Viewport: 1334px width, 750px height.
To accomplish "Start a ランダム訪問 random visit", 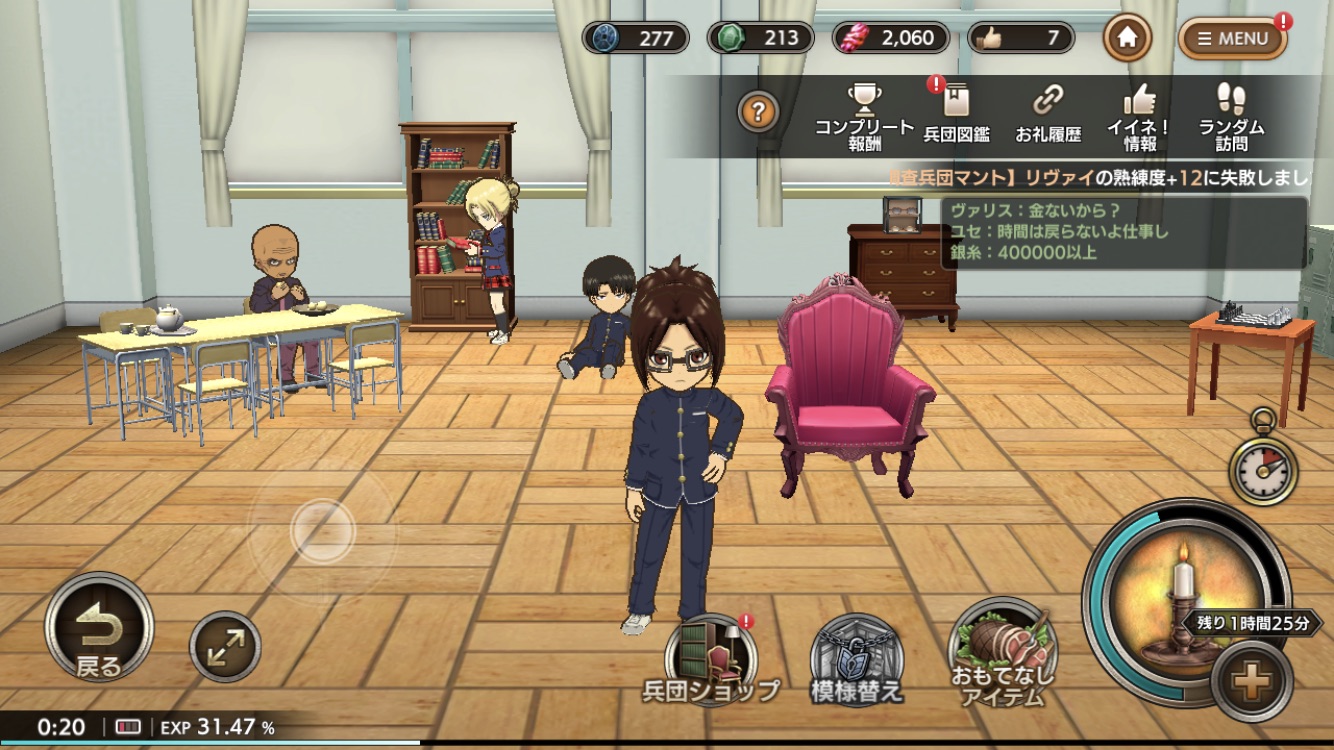I will 1231,116.
